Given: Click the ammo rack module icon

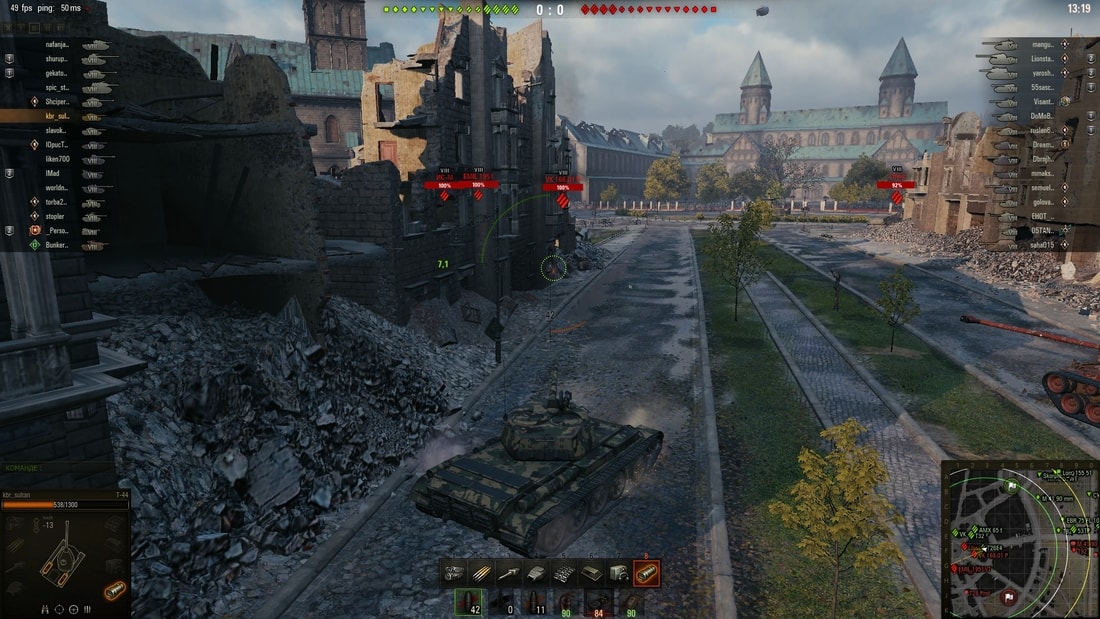Looking at the screenshot, I should (x=483, y=573).
